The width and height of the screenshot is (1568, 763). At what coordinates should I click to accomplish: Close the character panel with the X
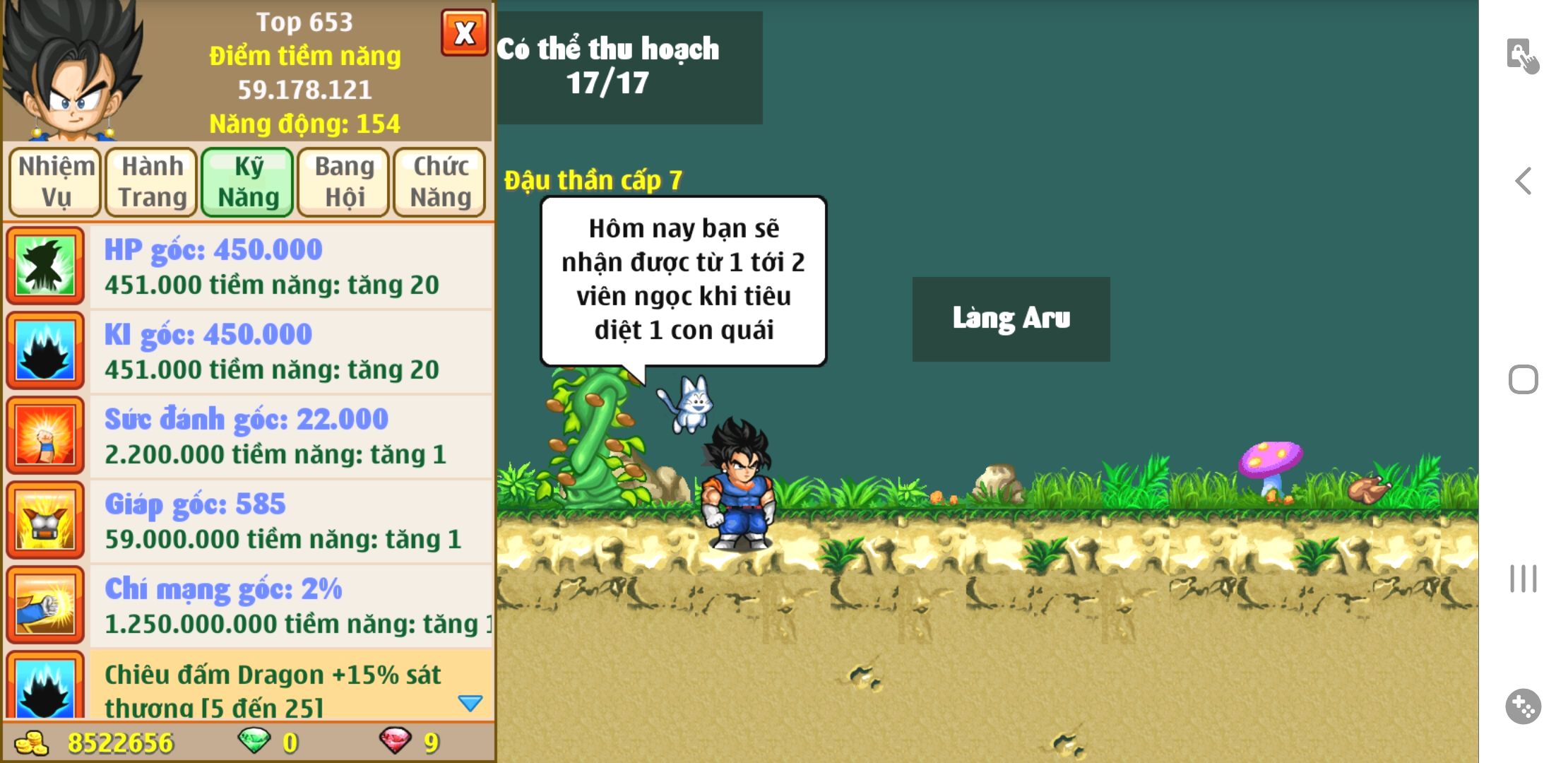464,32
